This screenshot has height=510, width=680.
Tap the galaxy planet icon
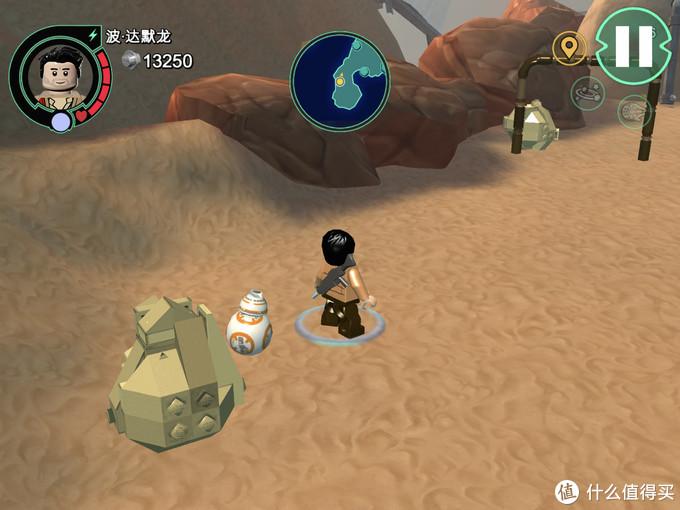click(587, 93)
